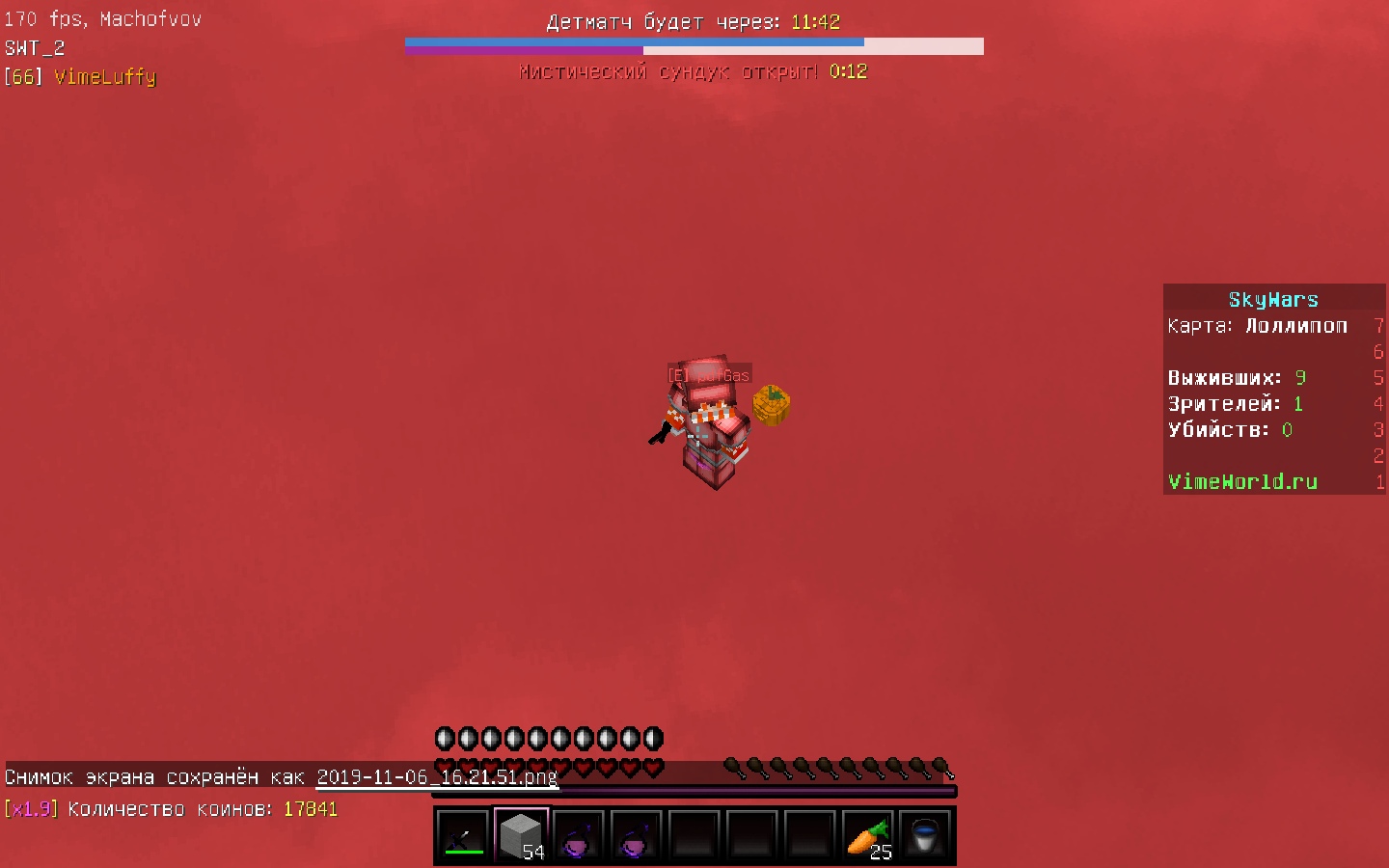Click the boss bar progress strip
Screen dimensions: 1389x868
694,45
